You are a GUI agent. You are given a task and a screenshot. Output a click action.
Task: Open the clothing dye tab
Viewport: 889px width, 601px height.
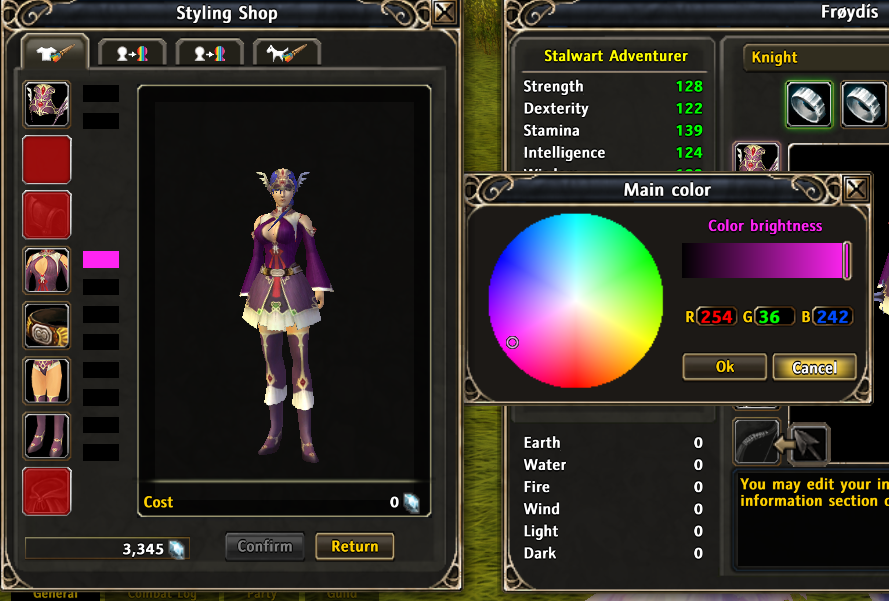pos(55,54)
